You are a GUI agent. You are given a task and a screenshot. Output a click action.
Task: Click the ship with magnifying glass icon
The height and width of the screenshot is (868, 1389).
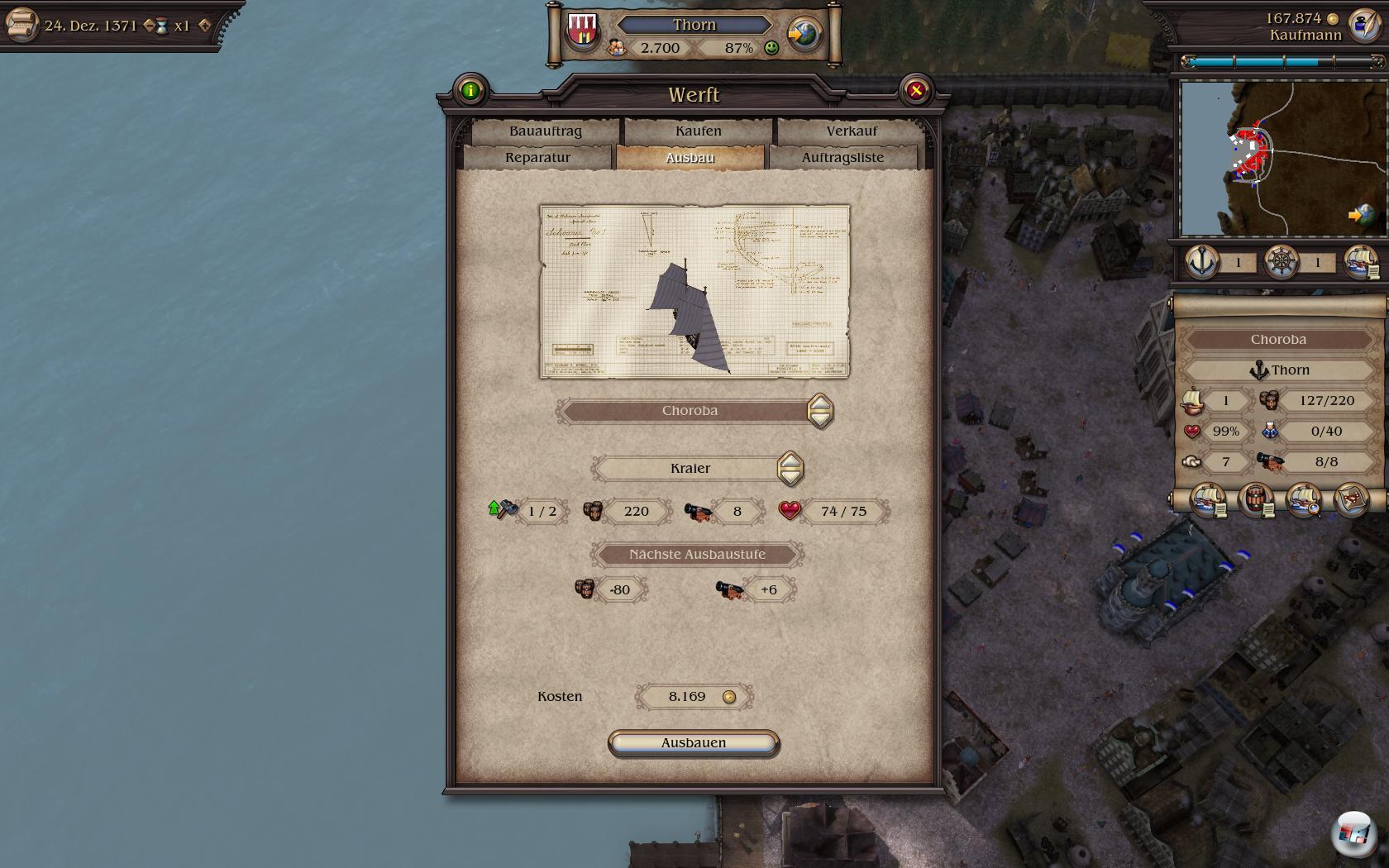click(x=1304, y=500)
